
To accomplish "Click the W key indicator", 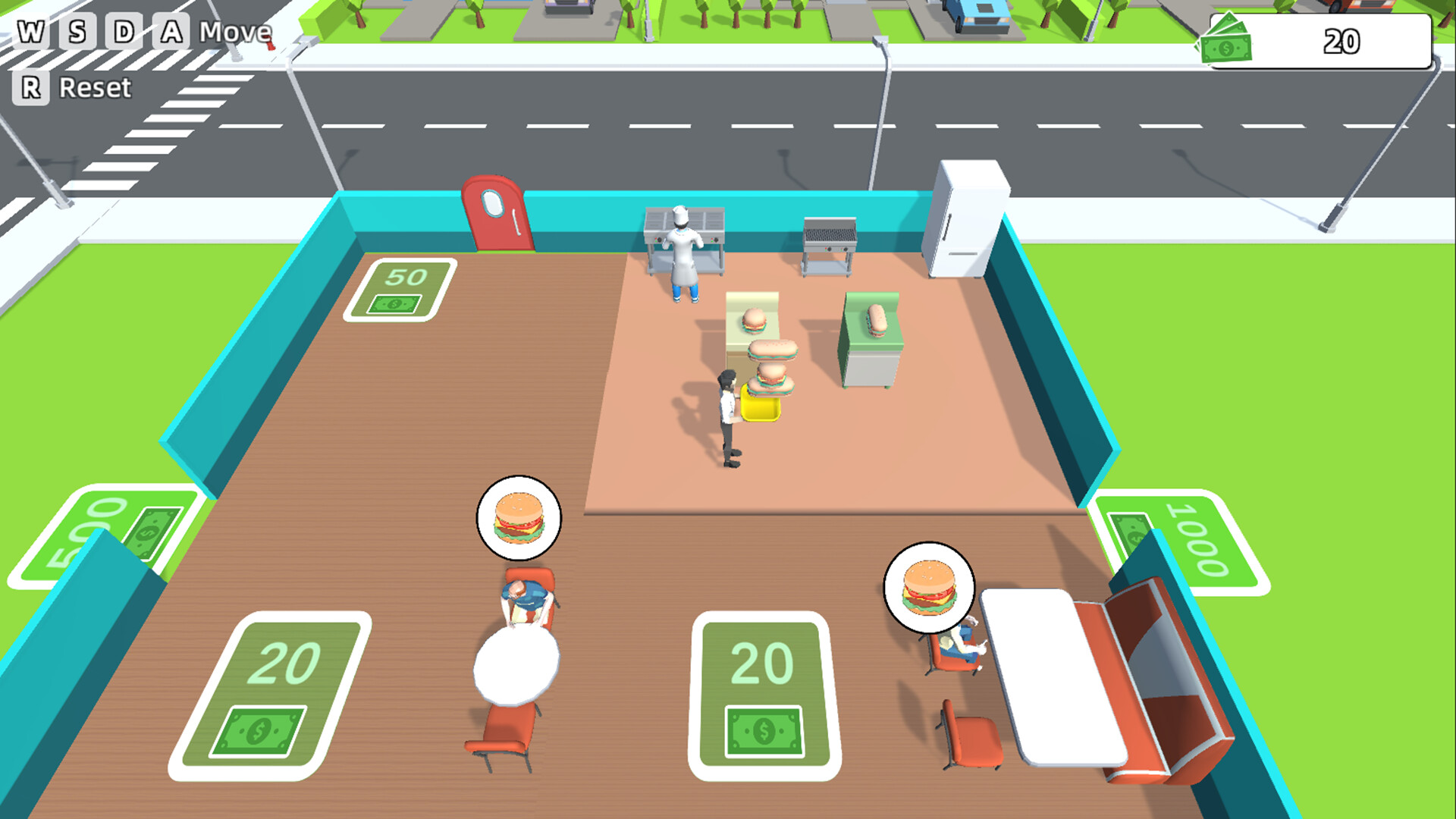I will click(x=32, y=32).
